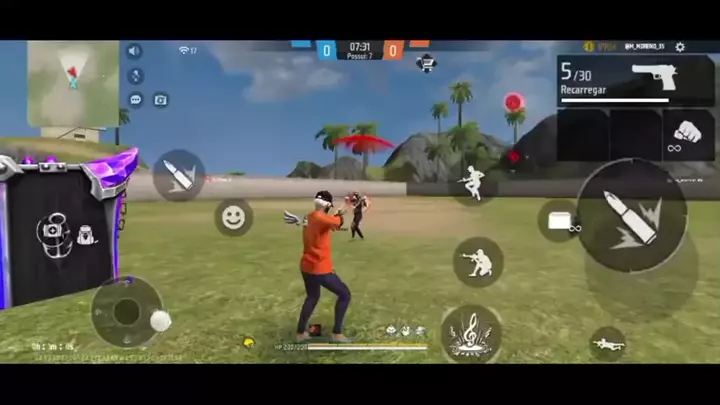Open the settings gear icon
The width and height of the screenshot is (720, 405).
pos(680,47)
